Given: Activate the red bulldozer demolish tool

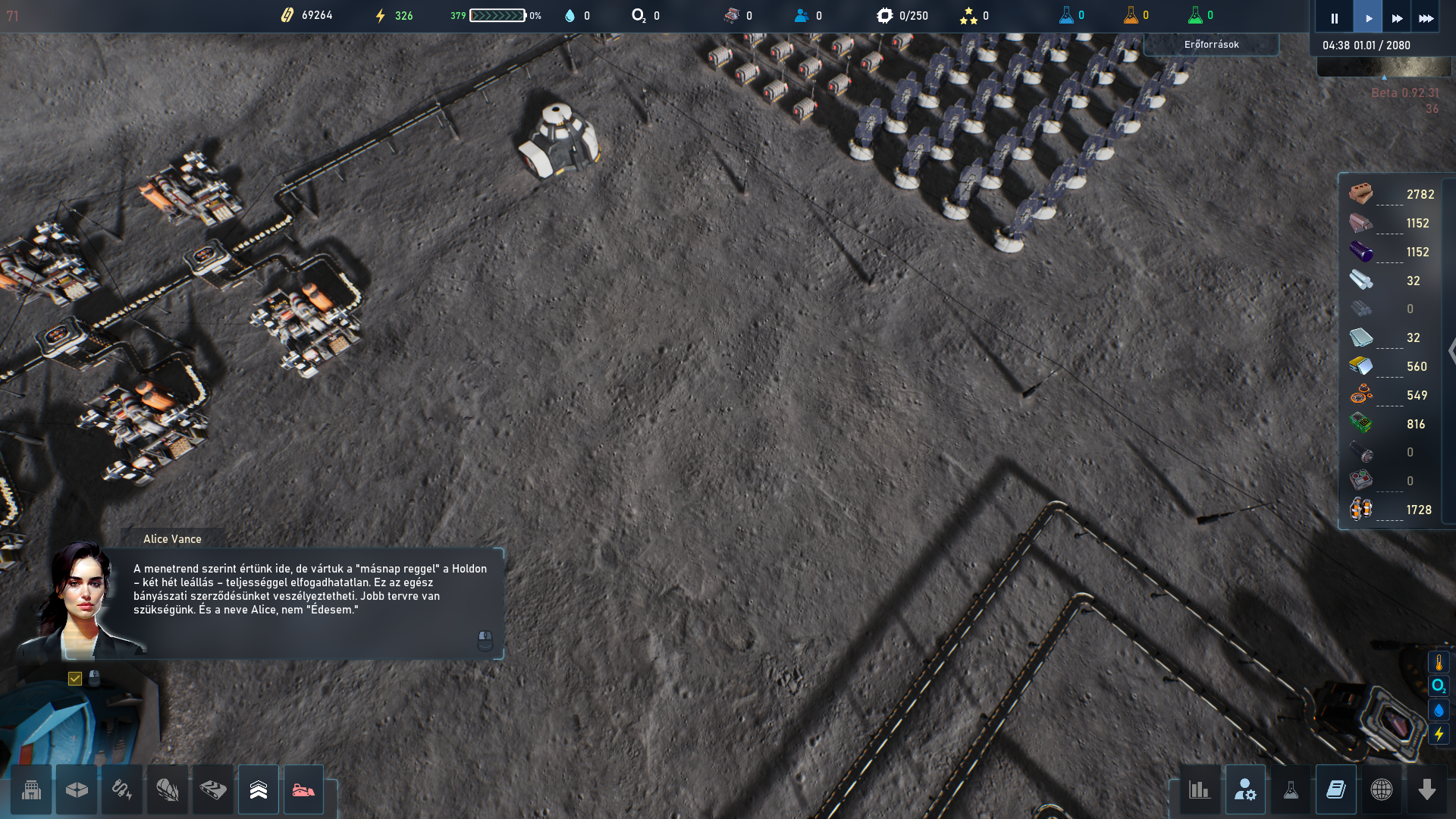Looking at the screenshot, I should (x=303, y=790).
